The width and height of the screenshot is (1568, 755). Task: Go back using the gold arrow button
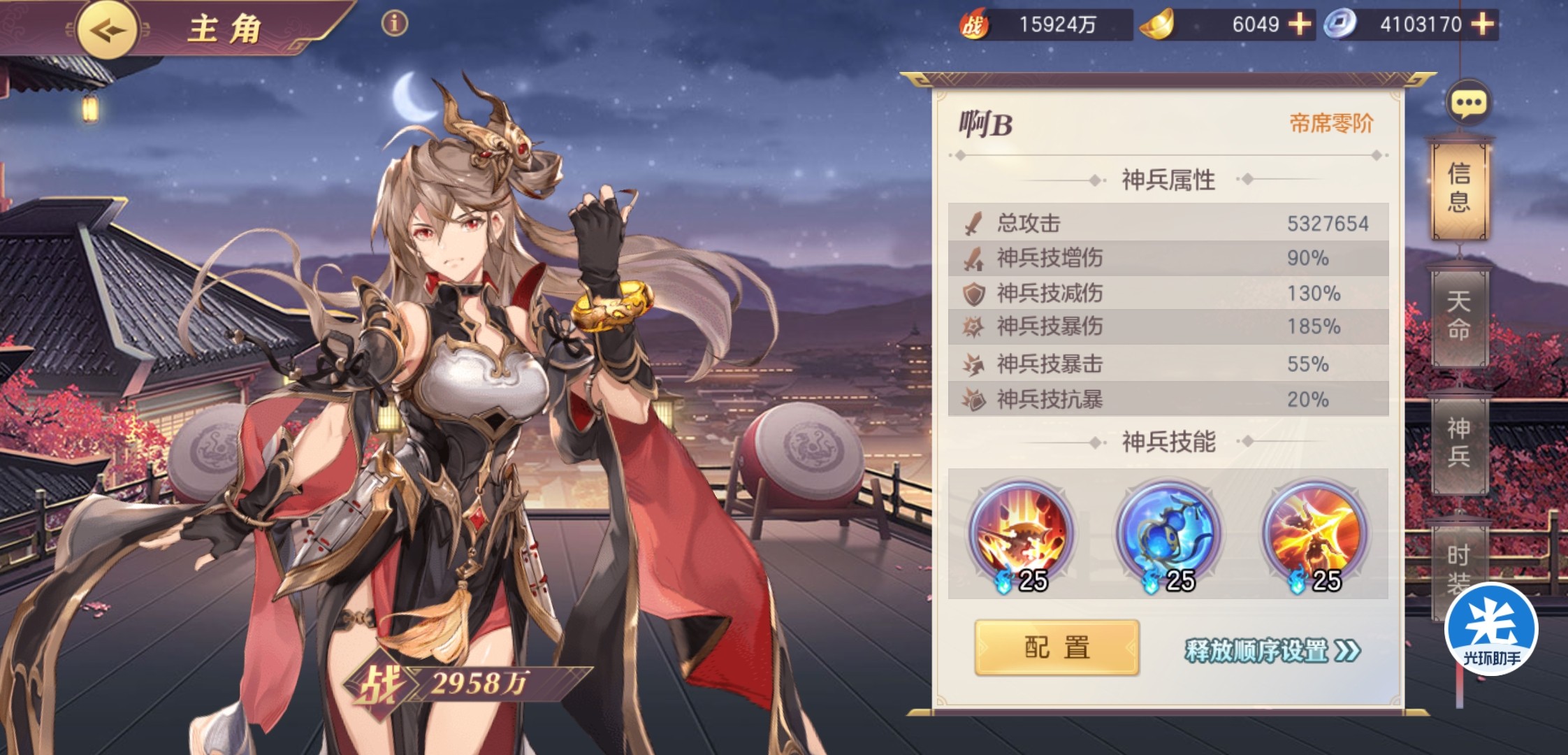(x=106, y=29)
